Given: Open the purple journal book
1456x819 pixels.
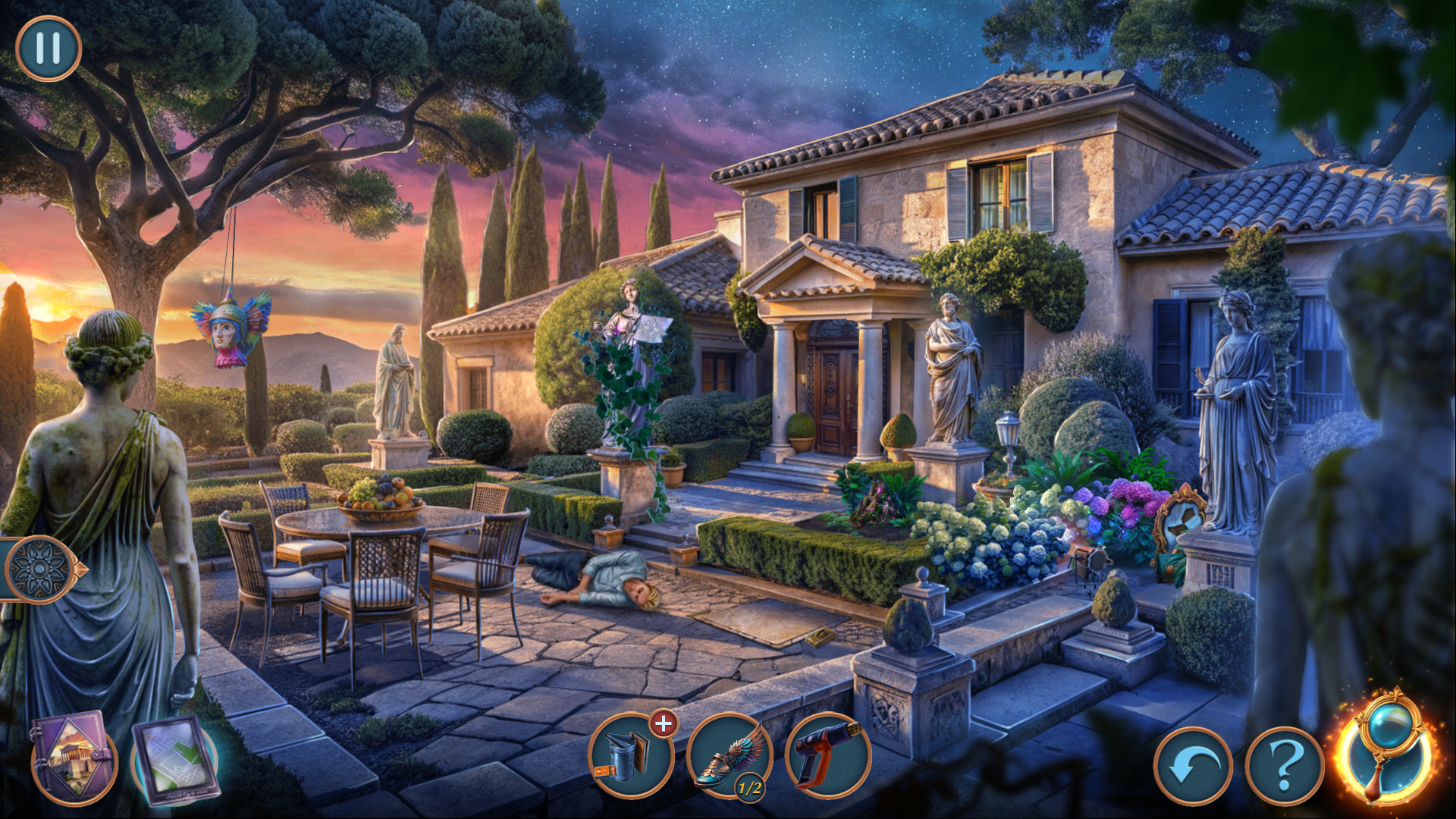Looking at the screenshot, I should pos(73,755).
